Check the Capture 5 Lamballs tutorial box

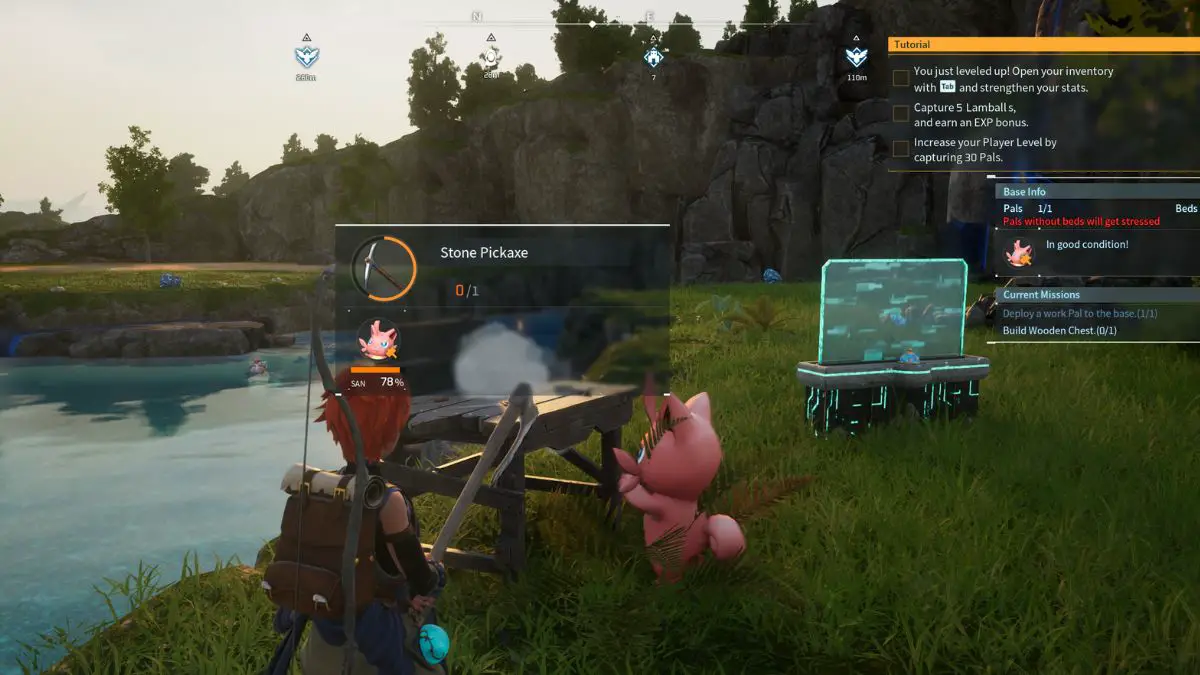901,114
